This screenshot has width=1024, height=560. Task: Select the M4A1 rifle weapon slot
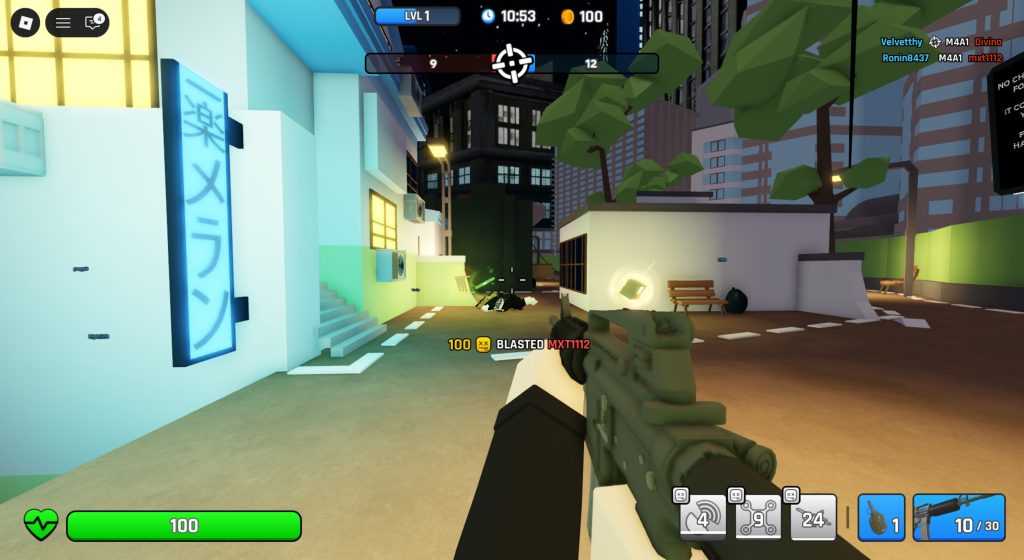tap(958, 517)
